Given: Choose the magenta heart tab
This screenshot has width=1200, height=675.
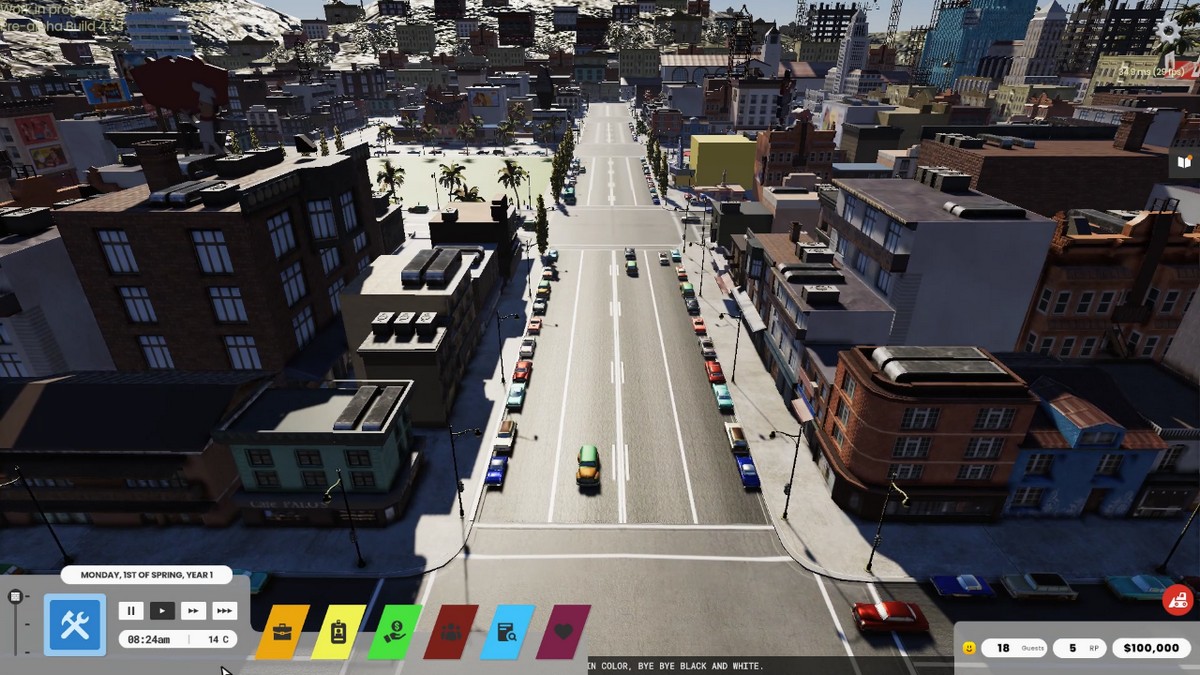Looking at the screenshot, I should 563,632.
